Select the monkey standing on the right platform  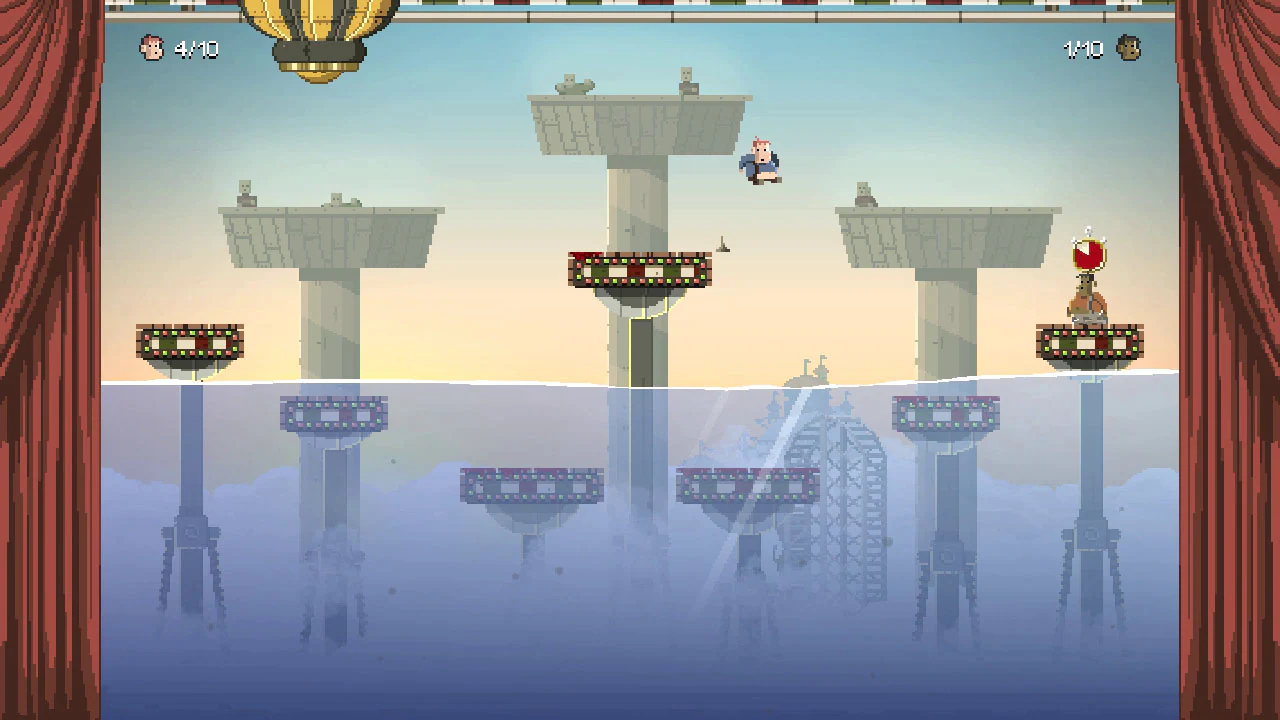click(x=1085, y=298)
